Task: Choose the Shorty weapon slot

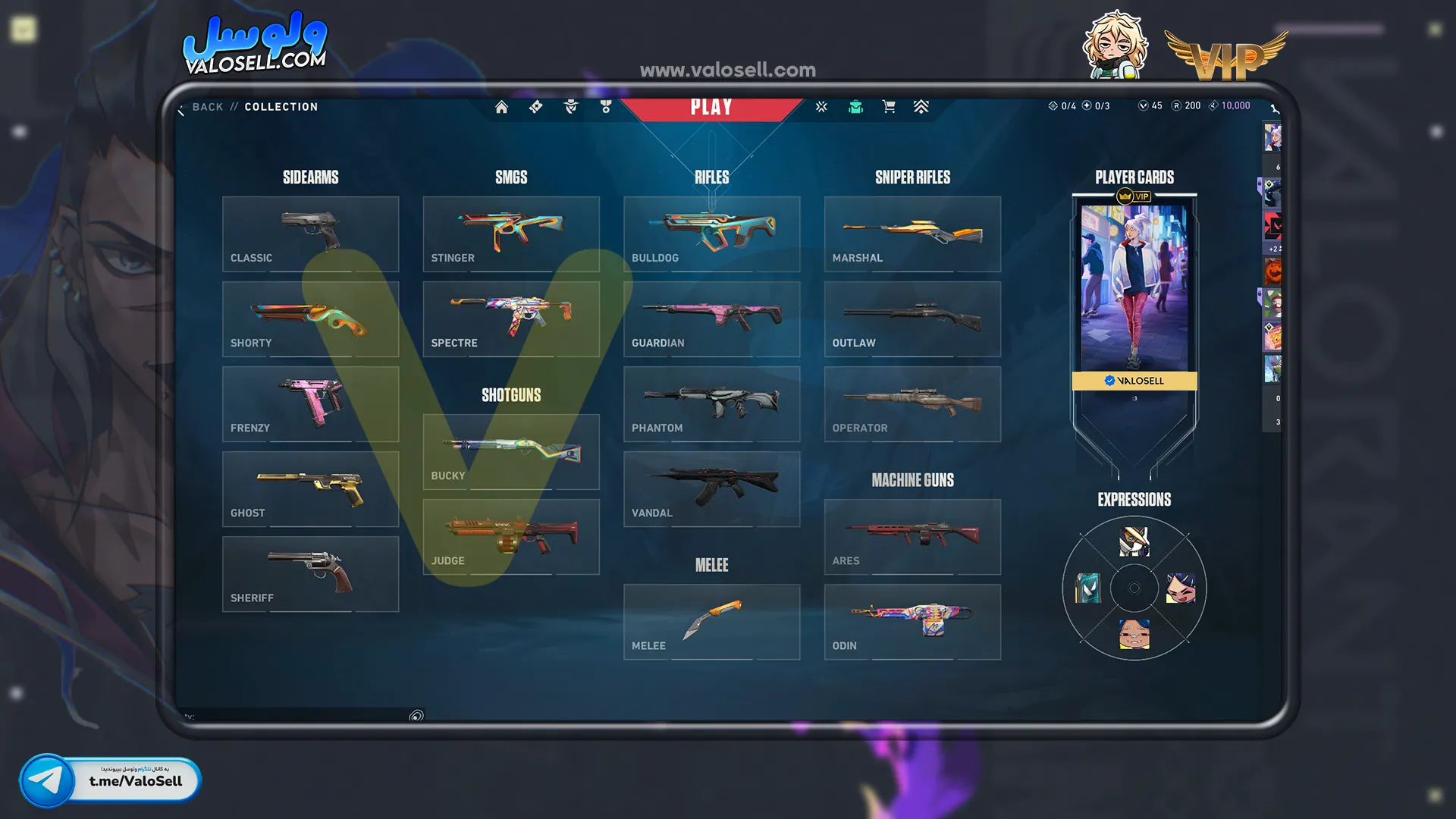Action: click(x=310, y=318)
